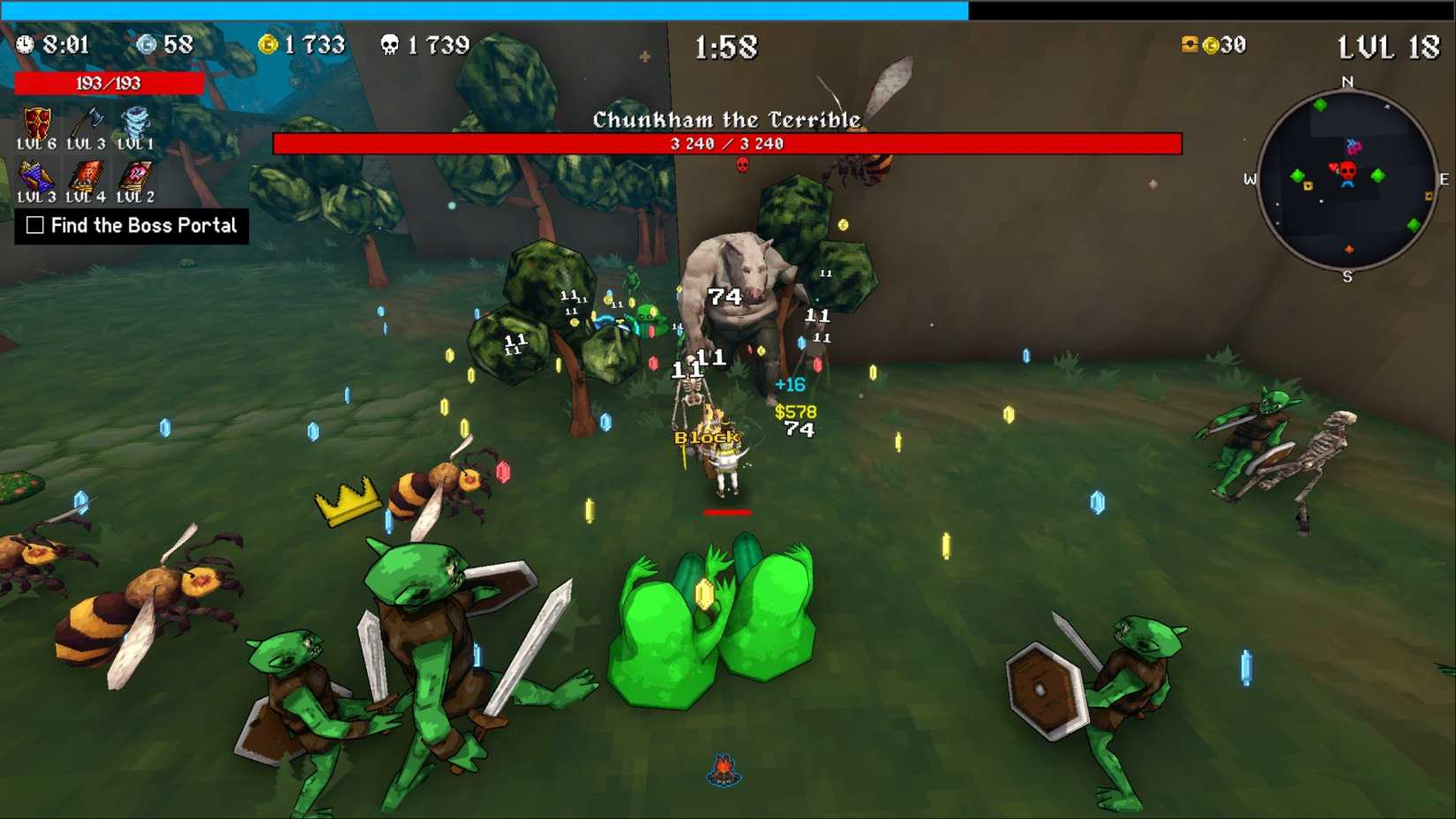Select the LVL 2 pink spellbook skill
Viewport: 1456px width, 819px height.
point(134,177)
